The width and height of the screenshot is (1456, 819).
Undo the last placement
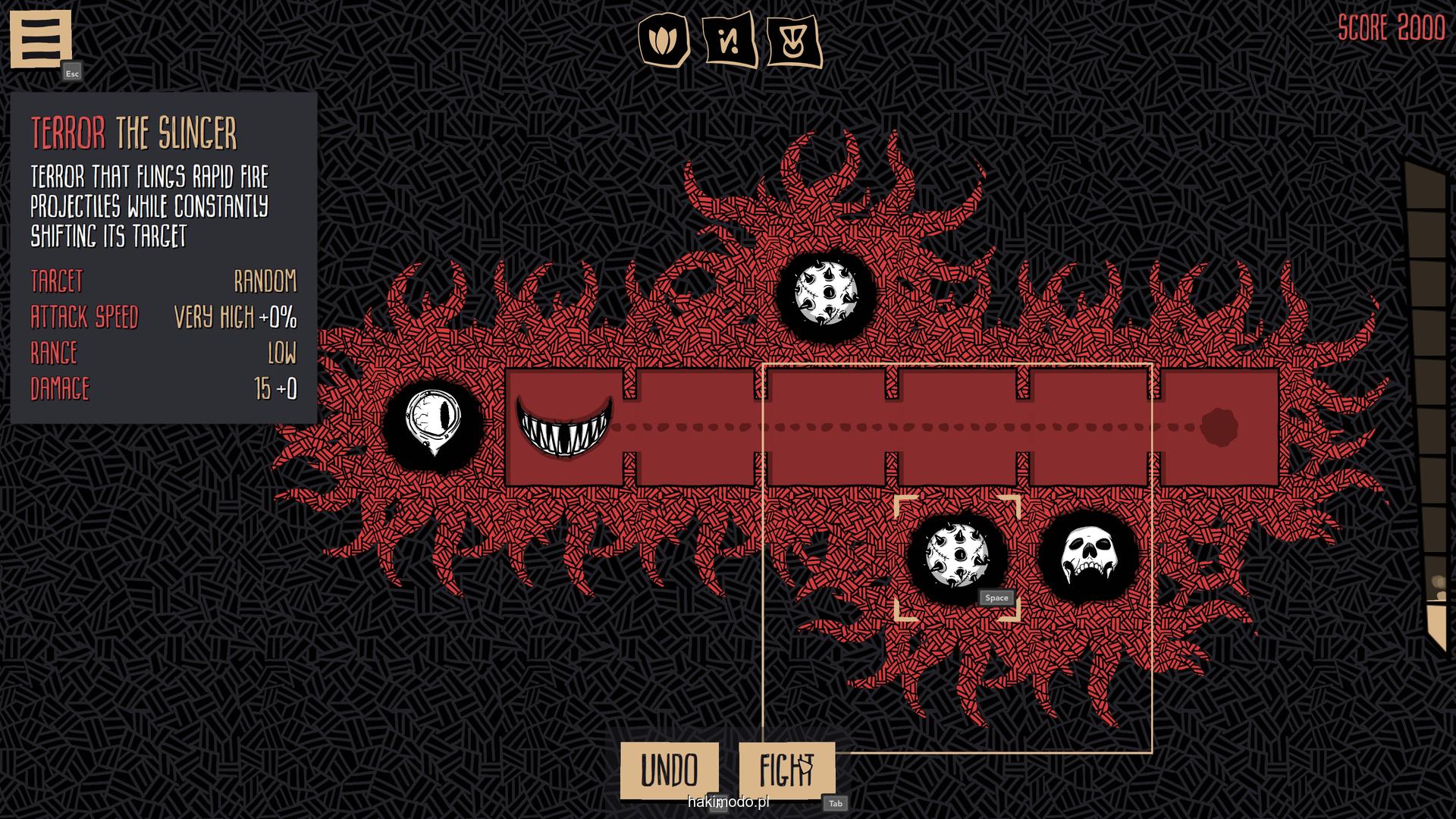(x=669, y=770)
